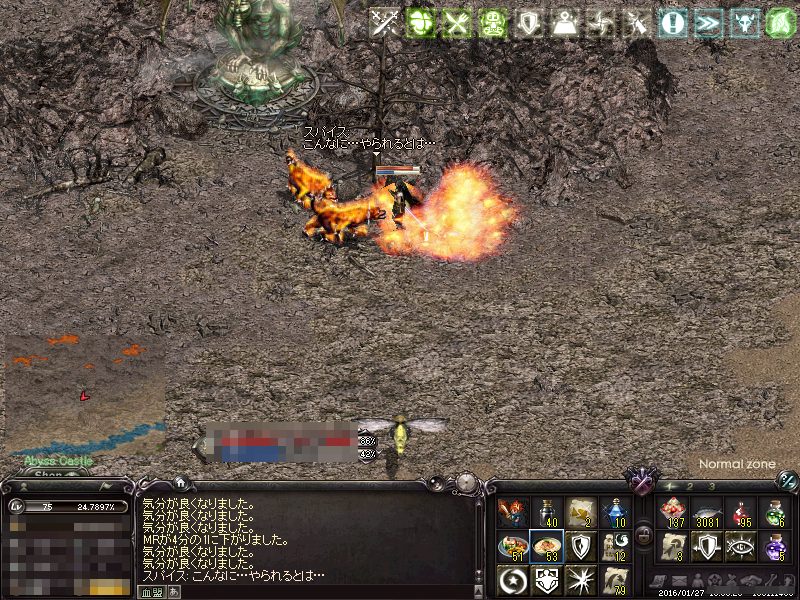Select the exclamation mark buff icon

coord(672,23)
